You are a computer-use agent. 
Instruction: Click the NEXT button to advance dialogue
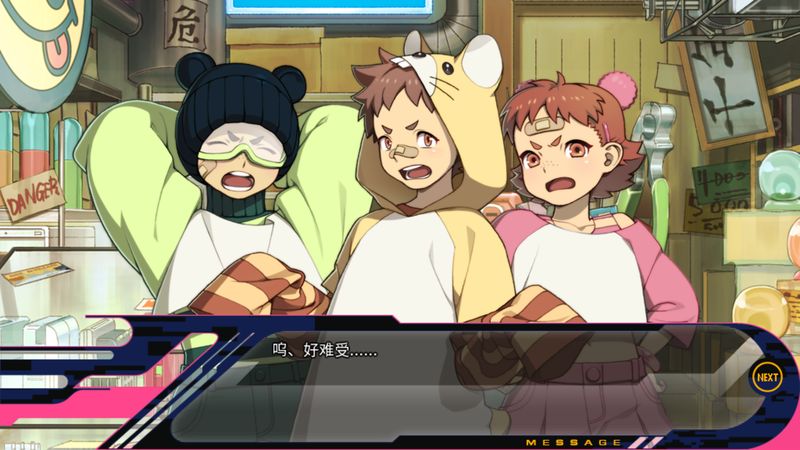pyautogui.click(x=766, y=377)
